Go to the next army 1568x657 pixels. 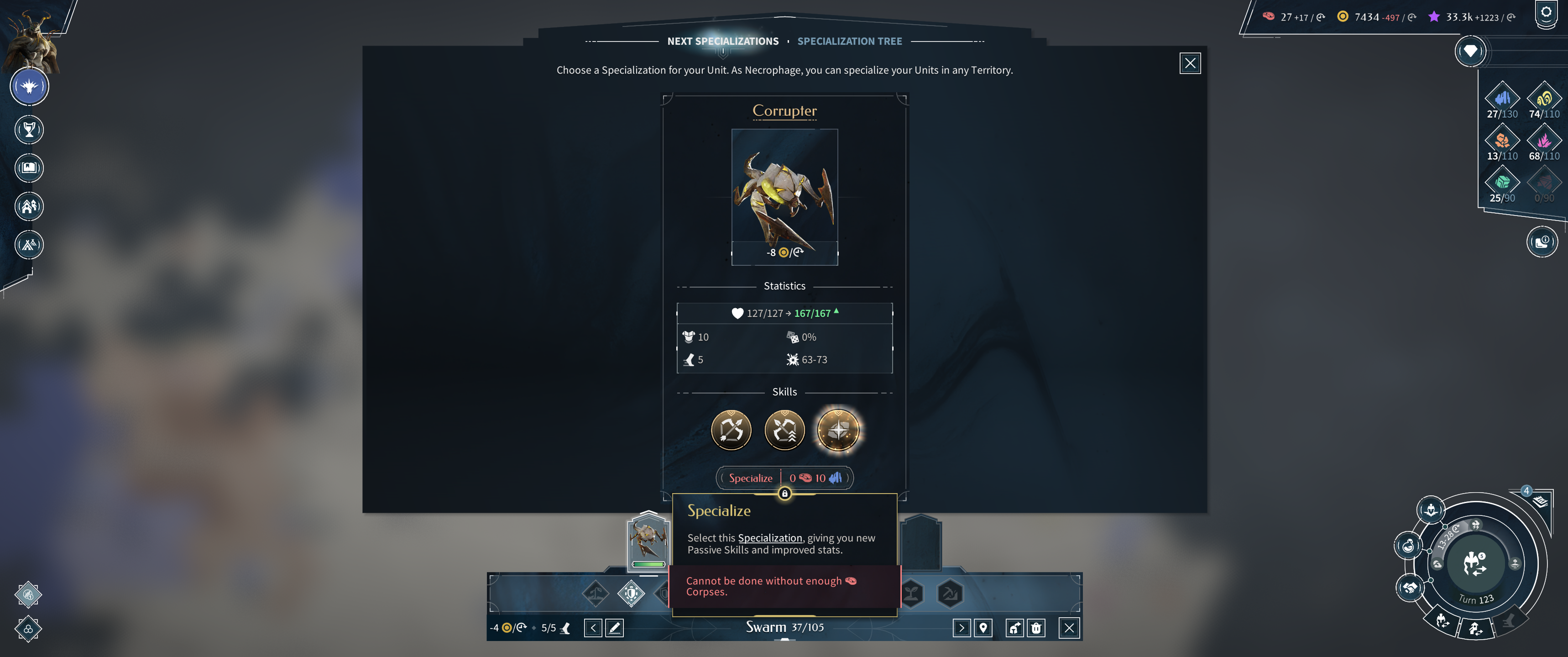961,628
